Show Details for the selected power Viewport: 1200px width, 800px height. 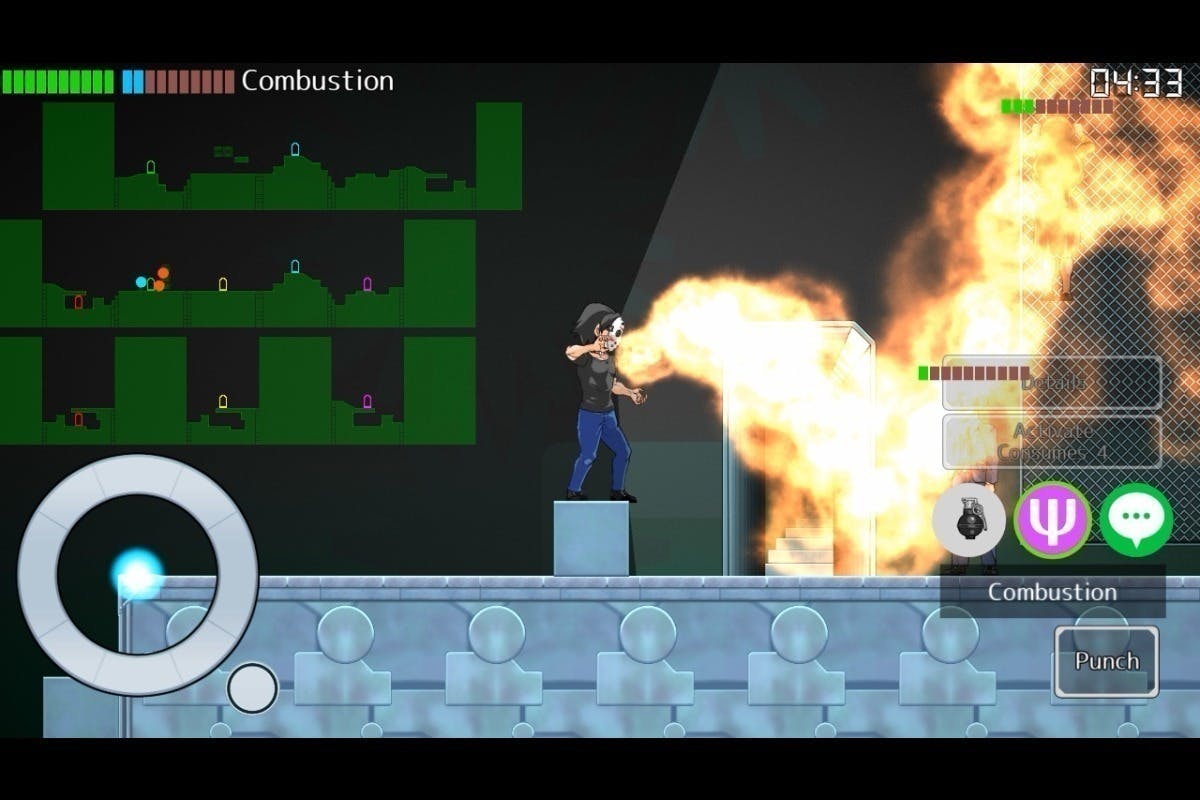(x=1052, y=383)
